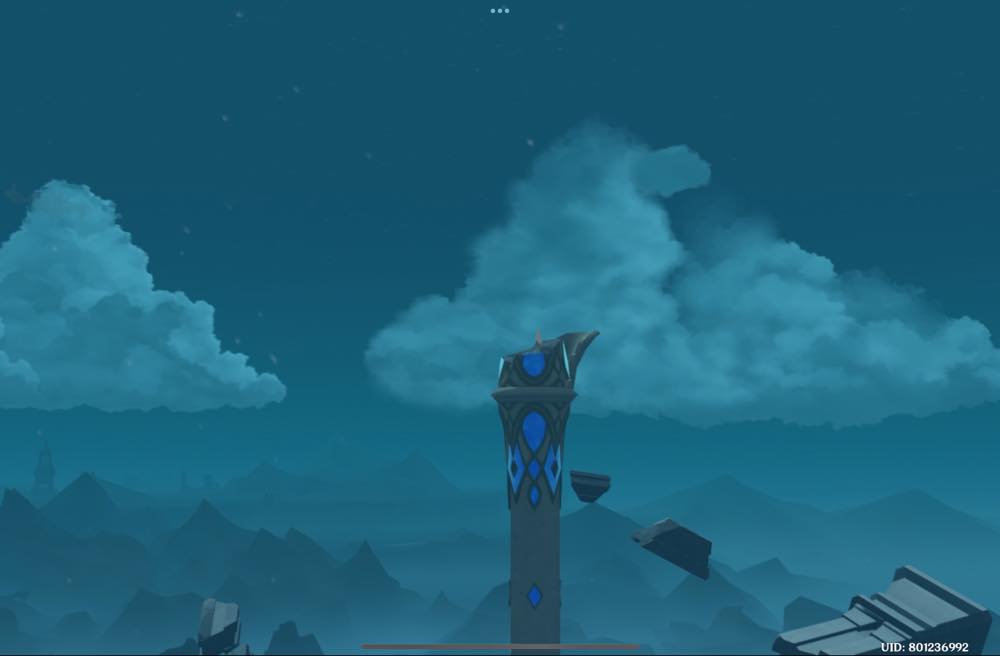Open the three-dot multitasking menu
The image size is (1000, 656).
500,11
